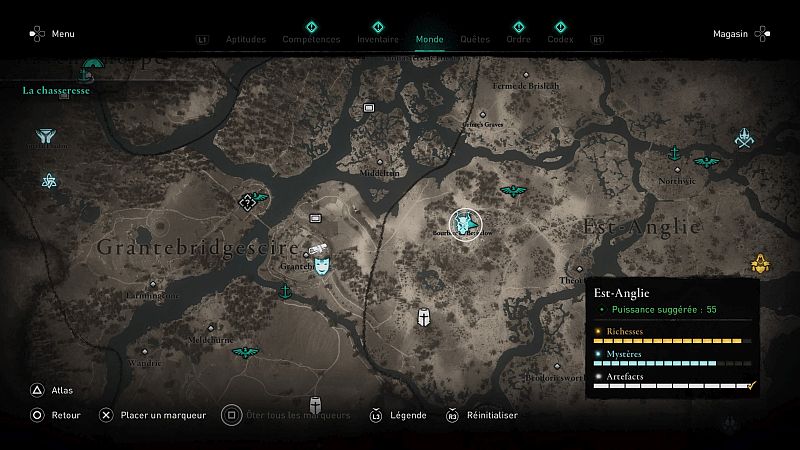800x450 pixels.
Task: Open the Légende map legend
Action: click(x=398, y=416)
